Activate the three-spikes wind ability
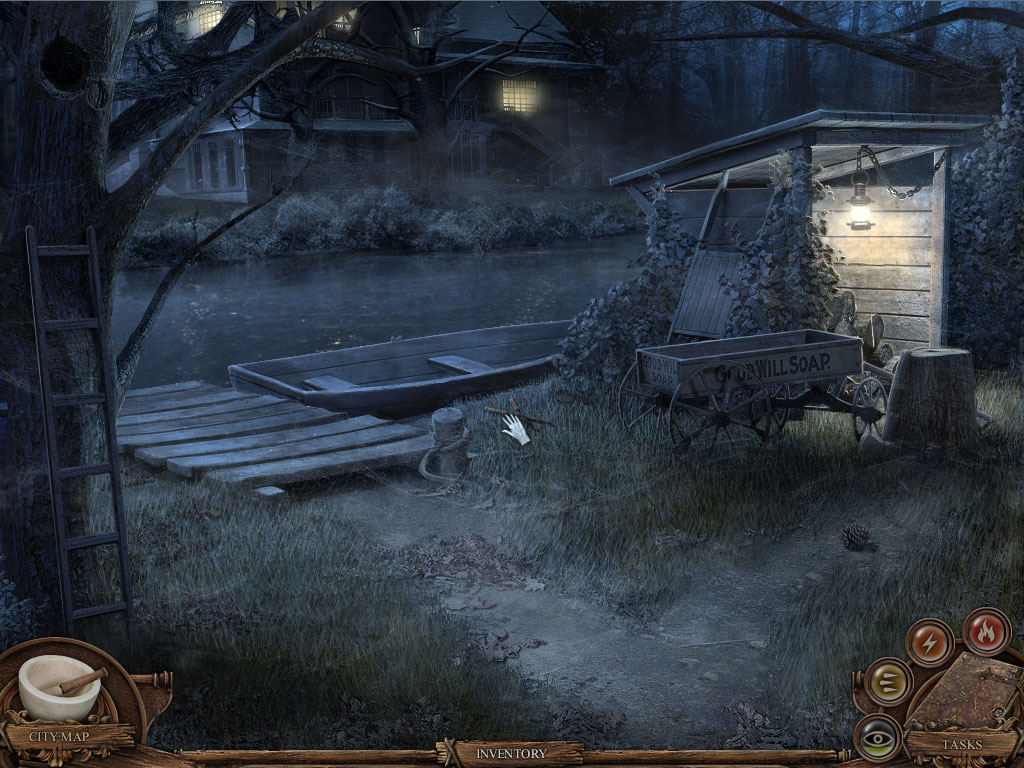The width and height of the screenshot is (1024, 768). [886, 681]
